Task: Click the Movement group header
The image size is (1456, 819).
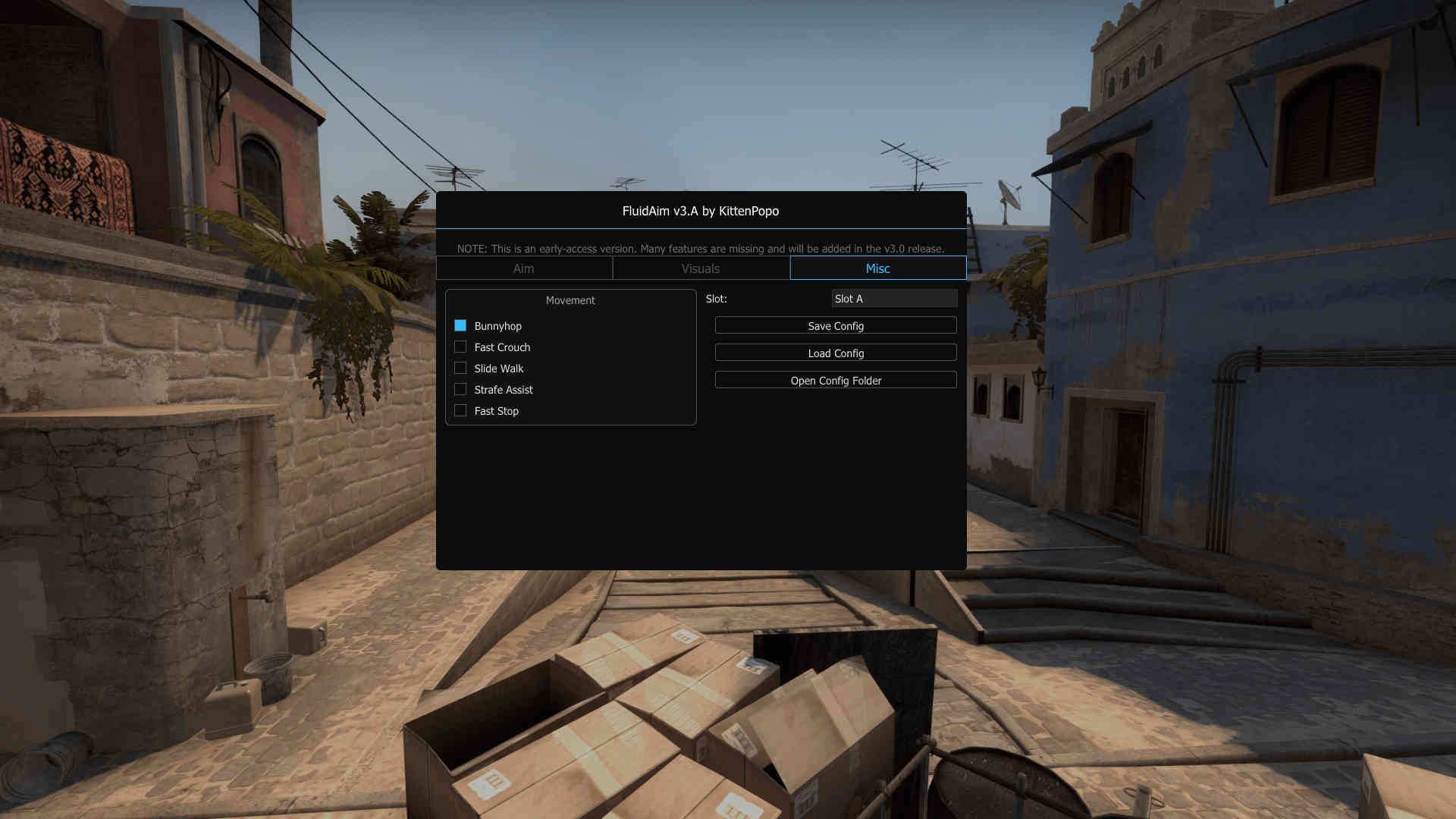Action: (x=570, y=300)
